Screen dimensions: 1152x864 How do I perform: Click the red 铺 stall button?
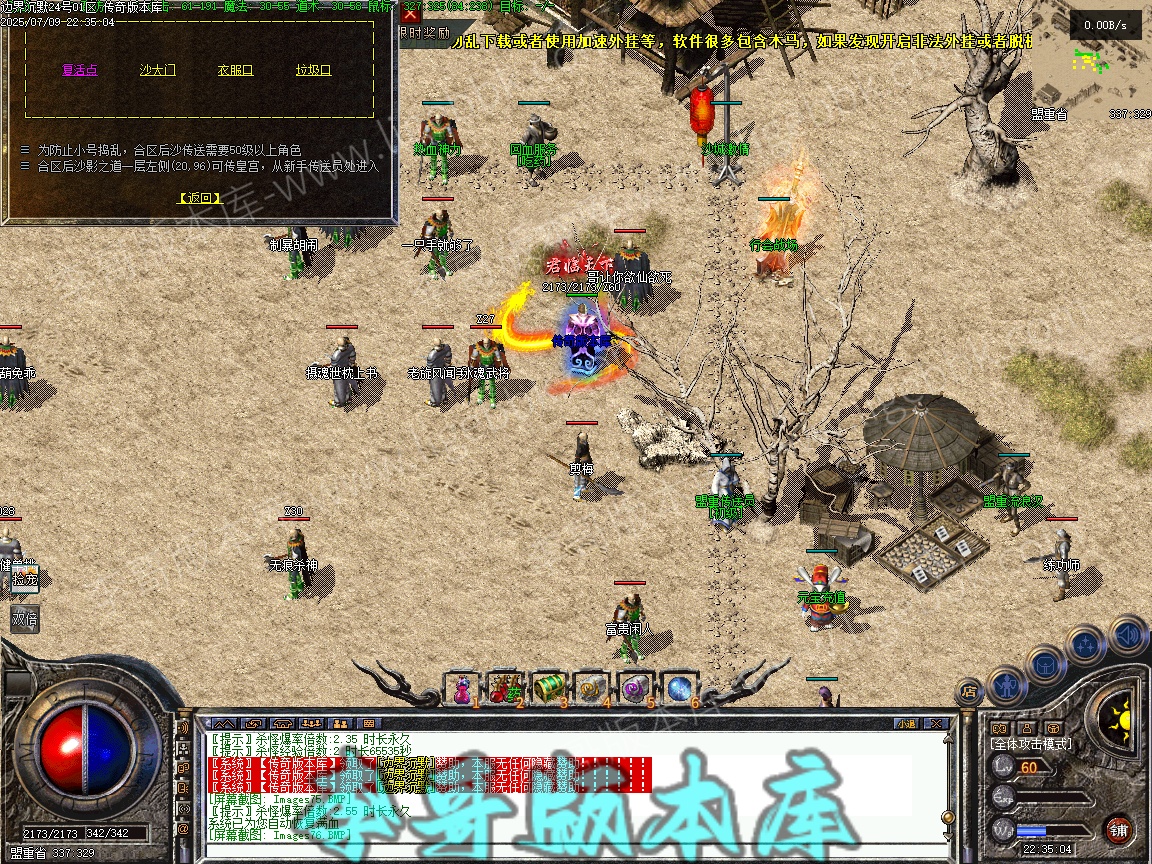pos(1119,829)
